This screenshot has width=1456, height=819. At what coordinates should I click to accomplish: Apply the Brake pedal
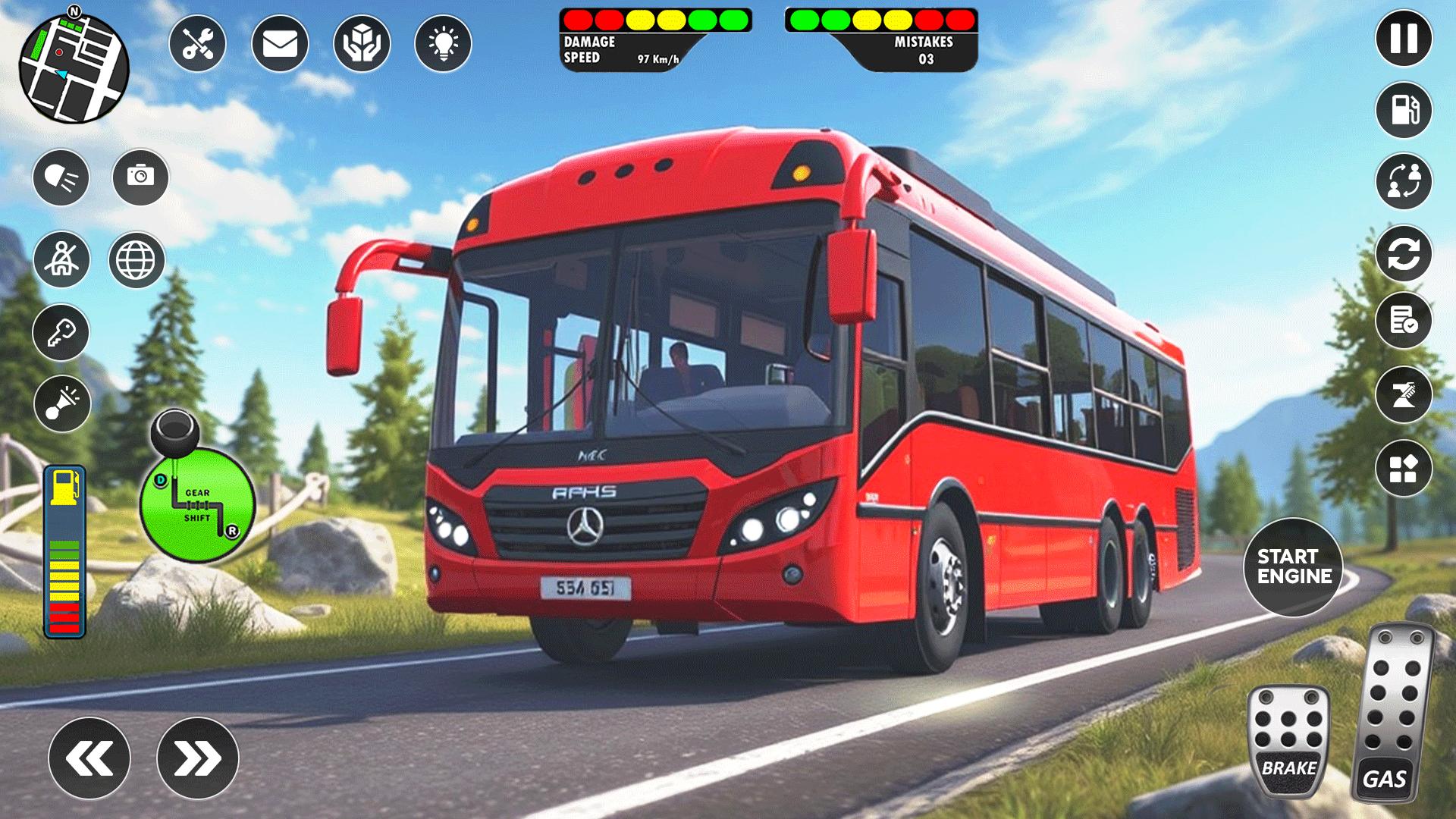tap(1288, 741)
